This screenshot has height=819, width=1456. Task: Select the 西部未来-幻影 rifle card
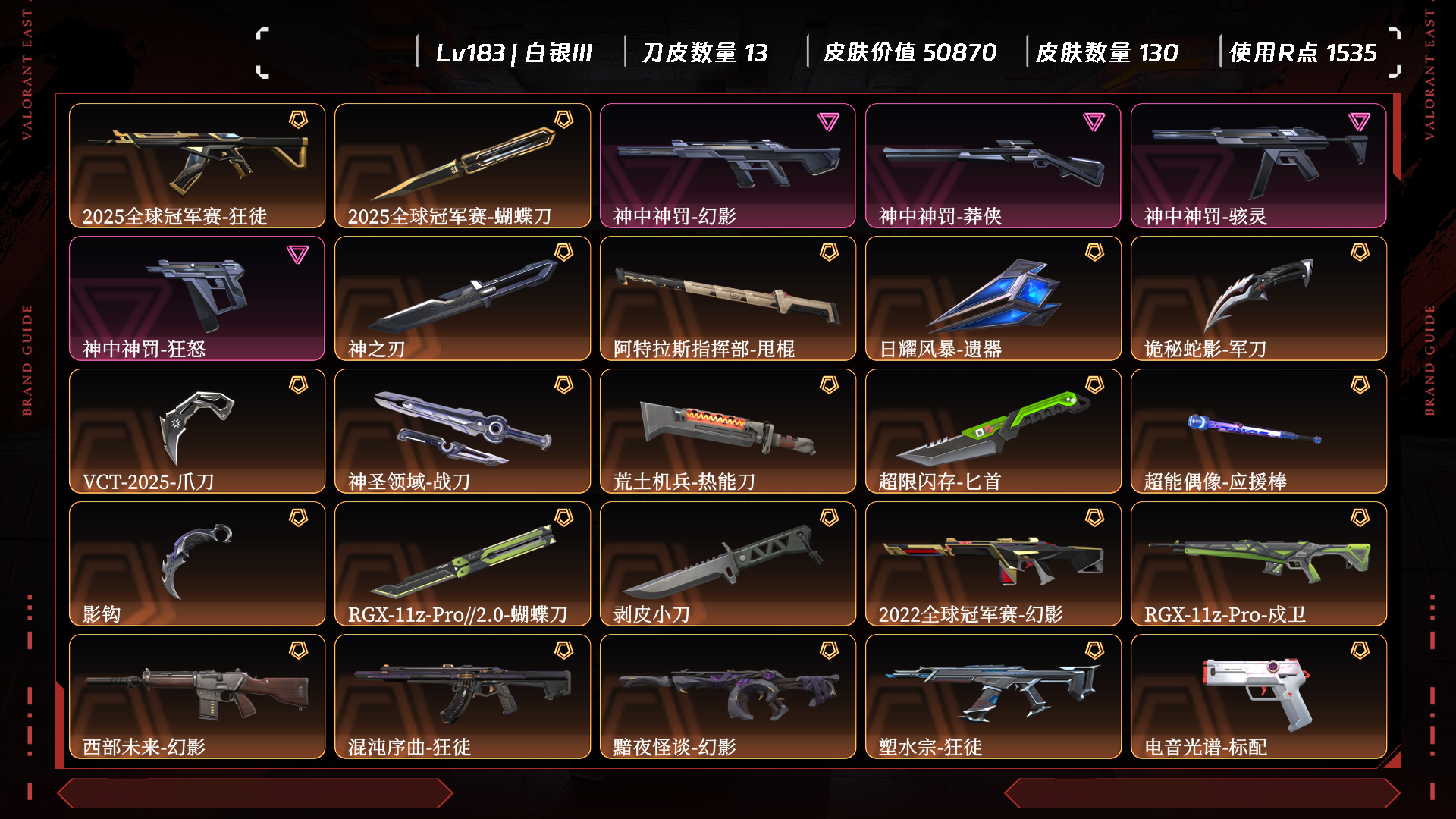197,696
